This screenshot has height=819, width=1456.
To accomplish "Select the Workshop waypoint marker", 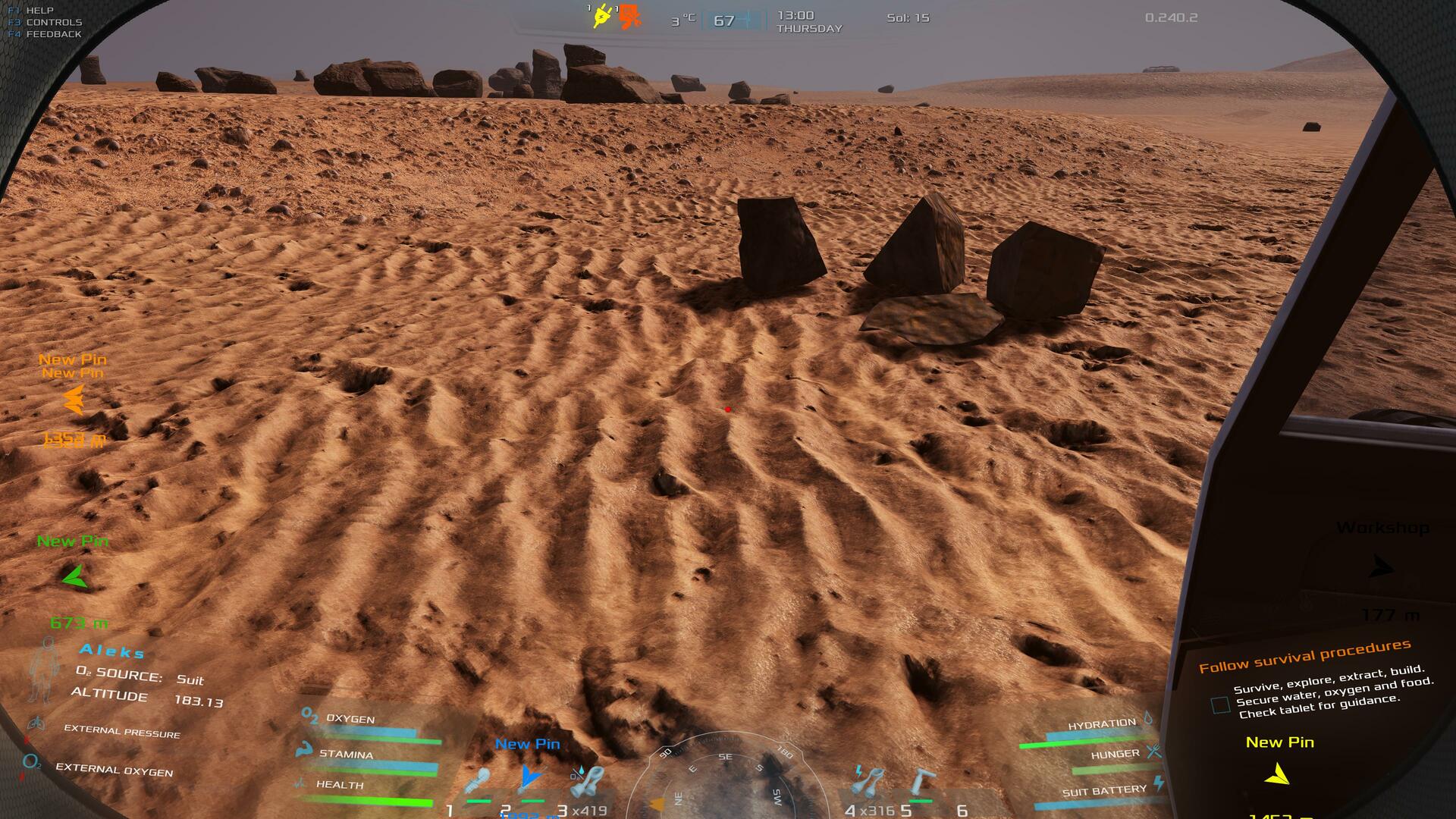I will [x=1382, y=567].
